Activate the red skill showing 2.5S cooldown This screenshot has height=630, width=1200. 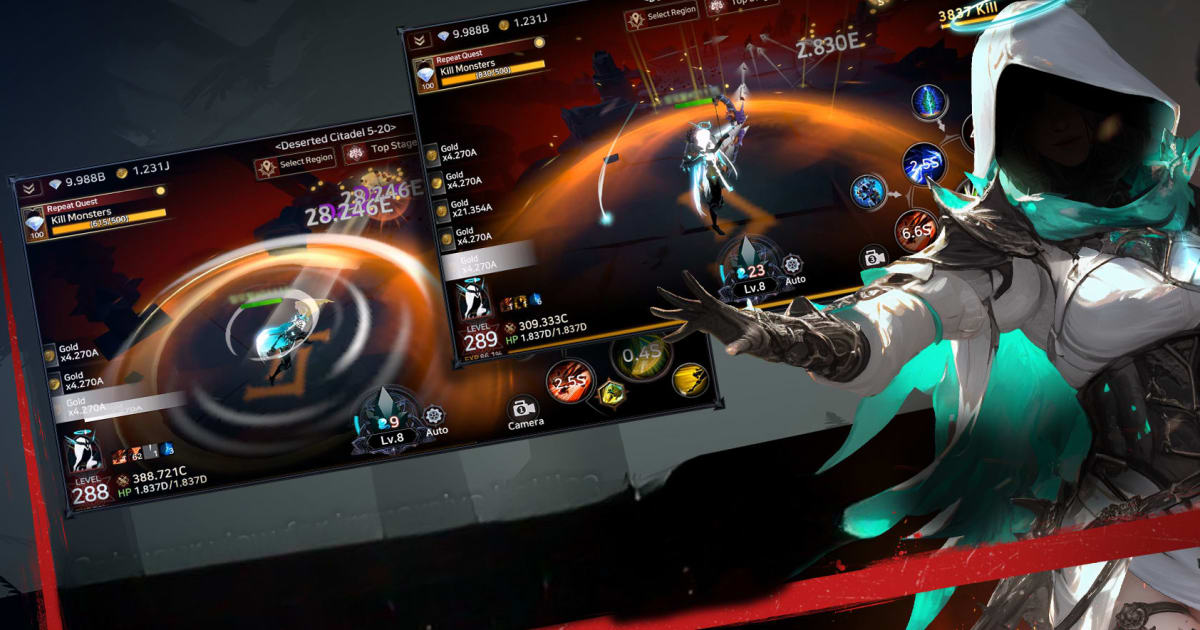coord(570,381)
